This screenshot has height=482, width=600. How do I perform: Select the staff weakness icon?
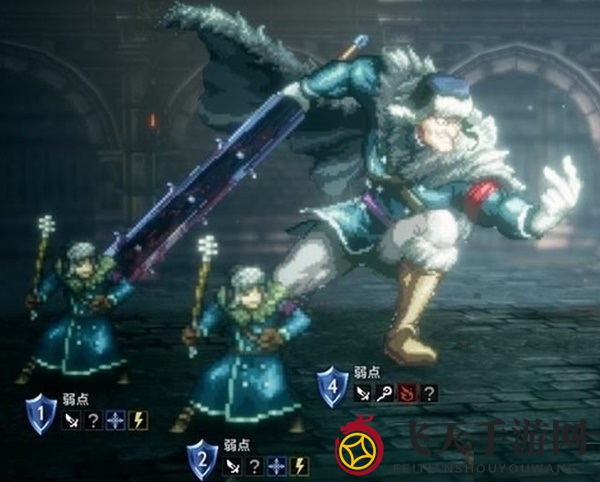pos(386,393)
